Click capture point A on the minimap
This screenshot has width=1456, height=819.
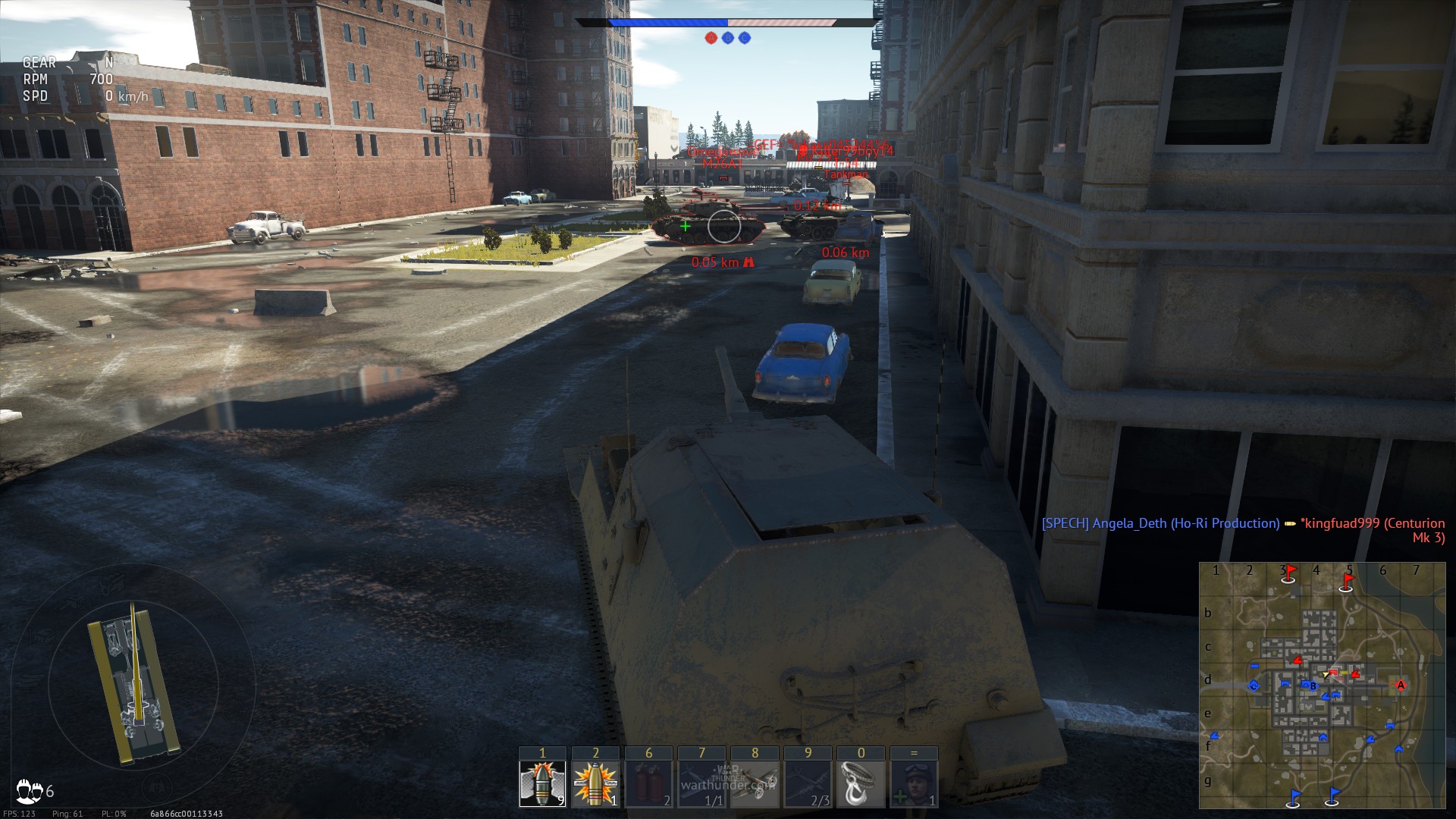point(1401,686)
